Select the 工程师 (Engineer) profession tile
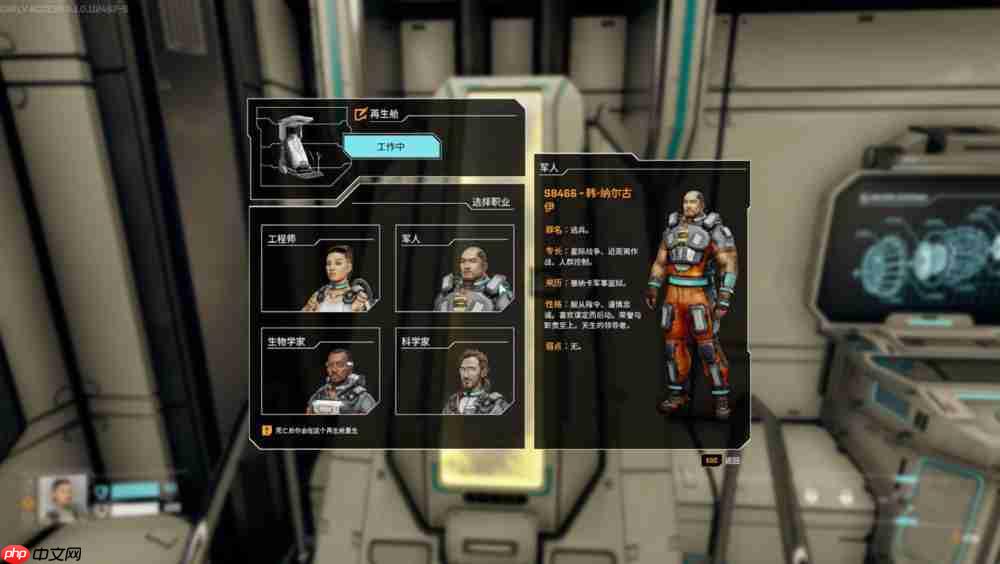 pos(320,270)
